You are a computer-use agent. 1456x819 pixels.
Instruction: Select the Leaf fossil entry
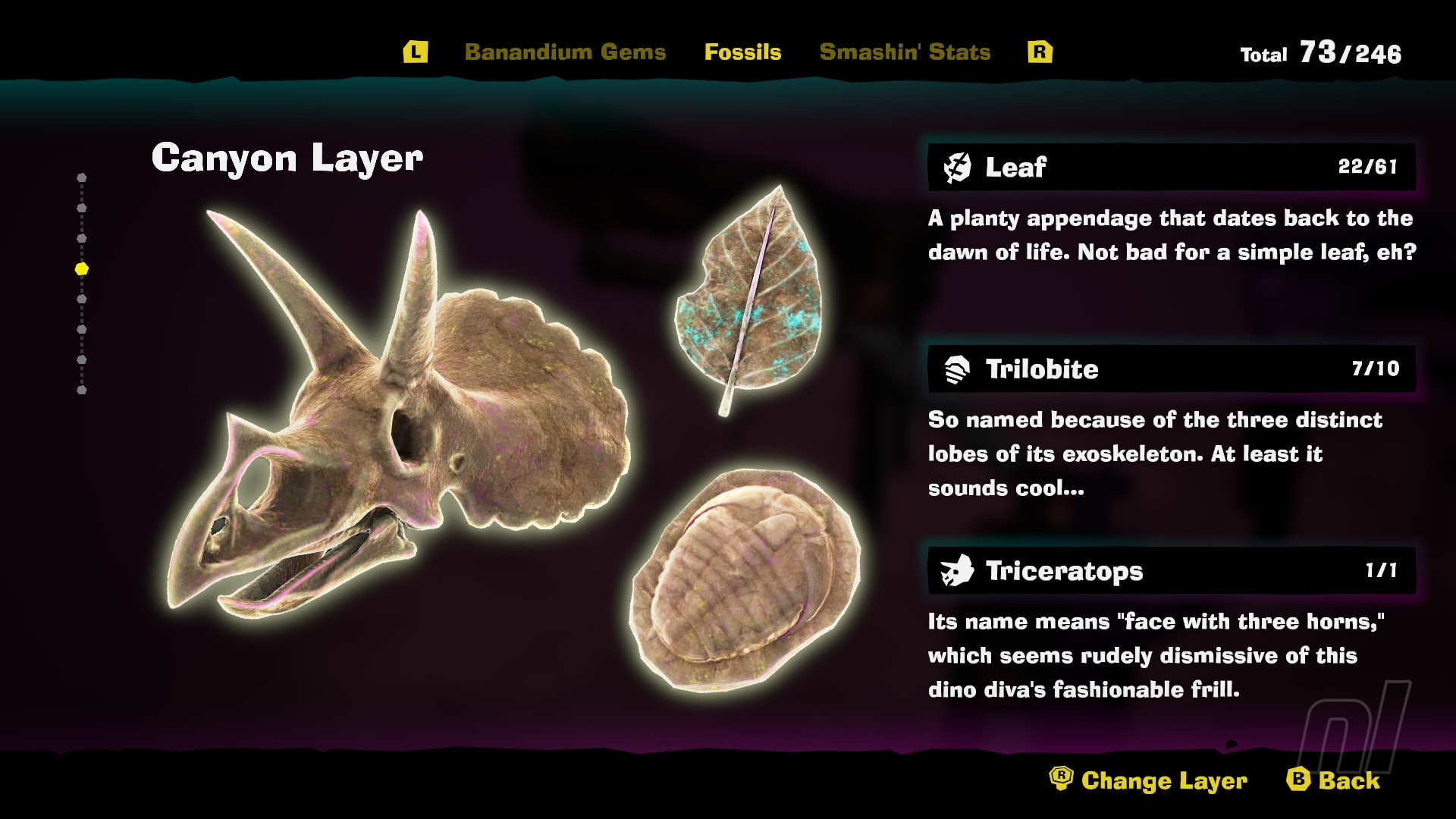click(1171, 167)
